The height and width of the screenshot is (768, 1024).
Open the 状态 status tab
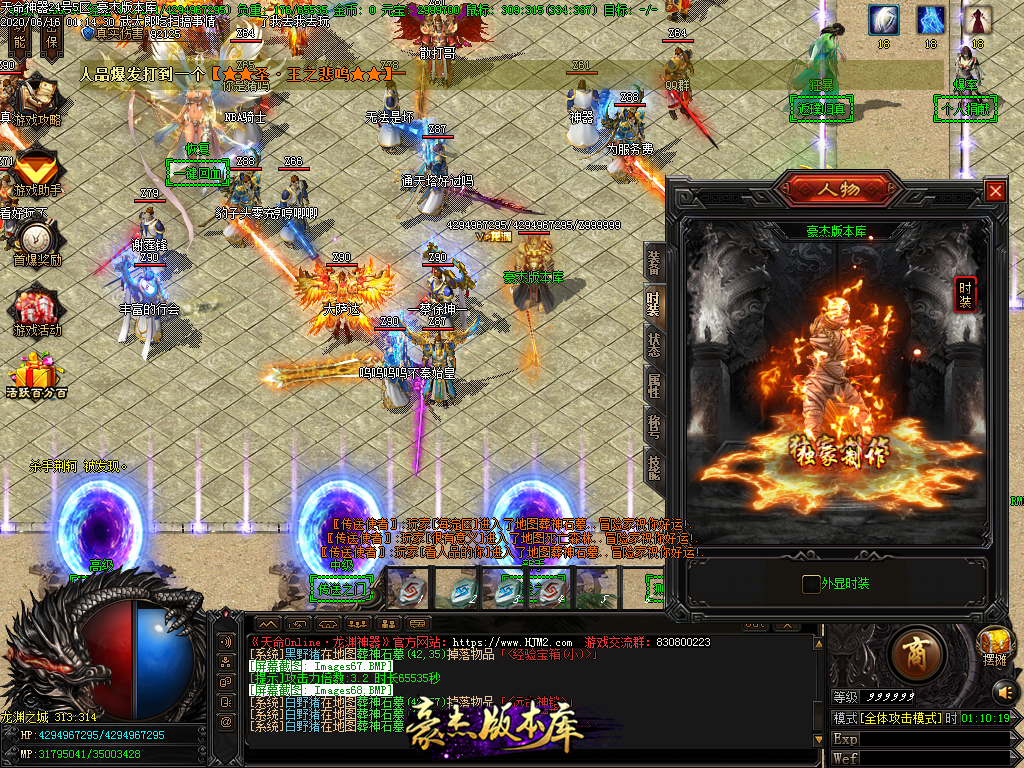click(x=654, y=345)
